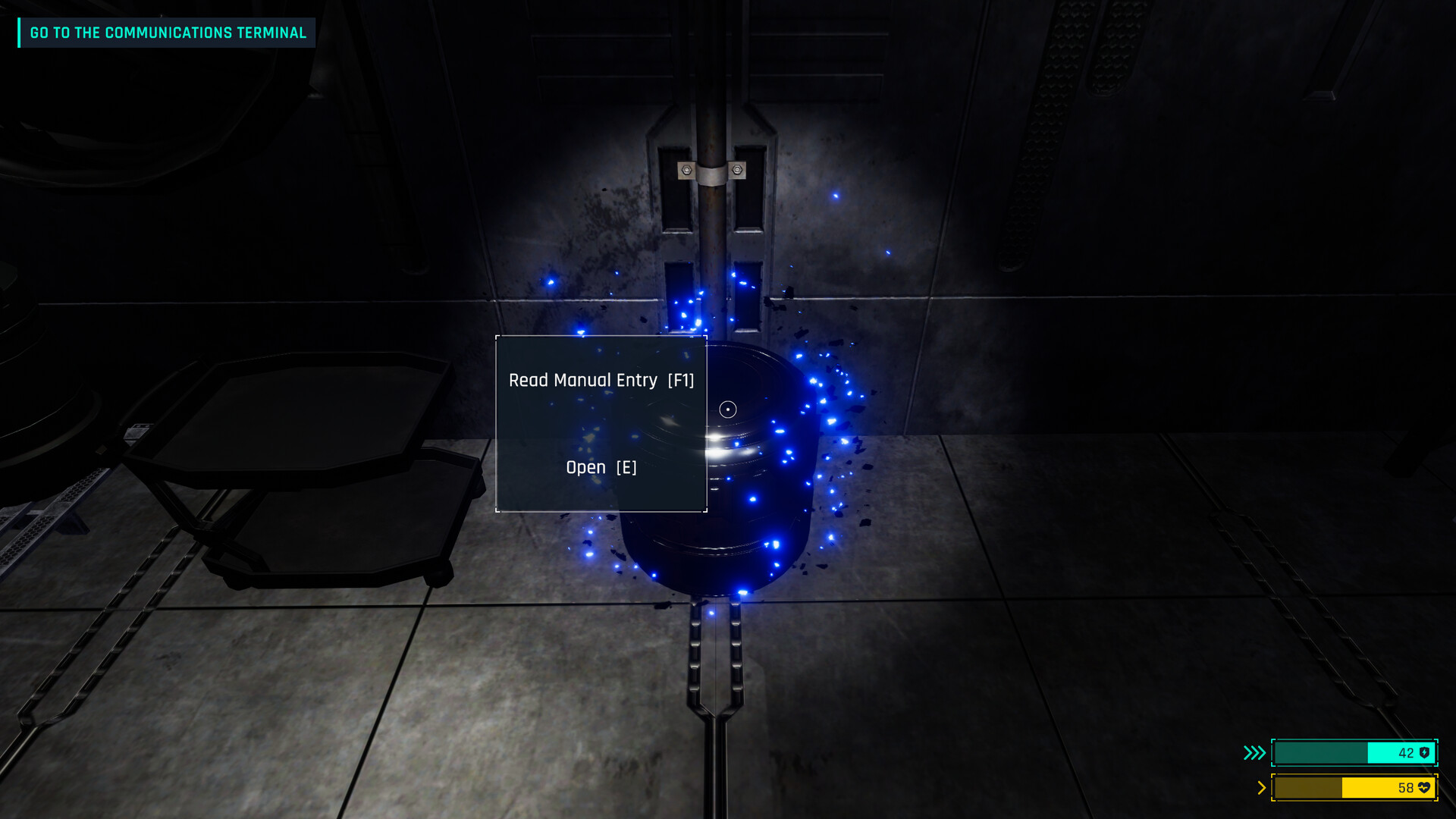Click the [F1] keybind label in the prompt
The image size is (1456, 819).
point(681,380)
